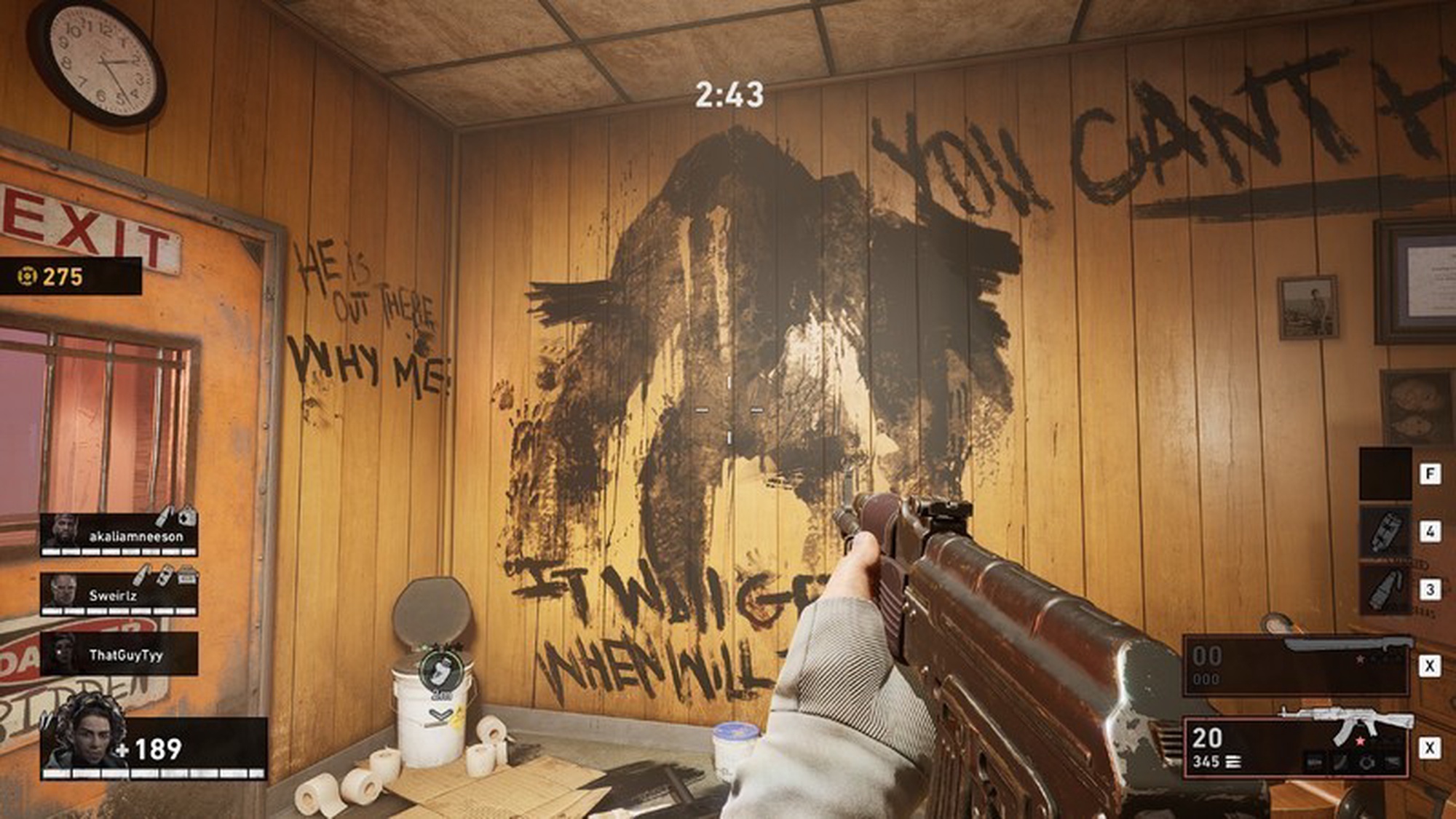This screenshot has height=819, width=1456.
Task: Click the Sweirlz teammate panel
Action: pyautogui.click(x=119, y=594)
